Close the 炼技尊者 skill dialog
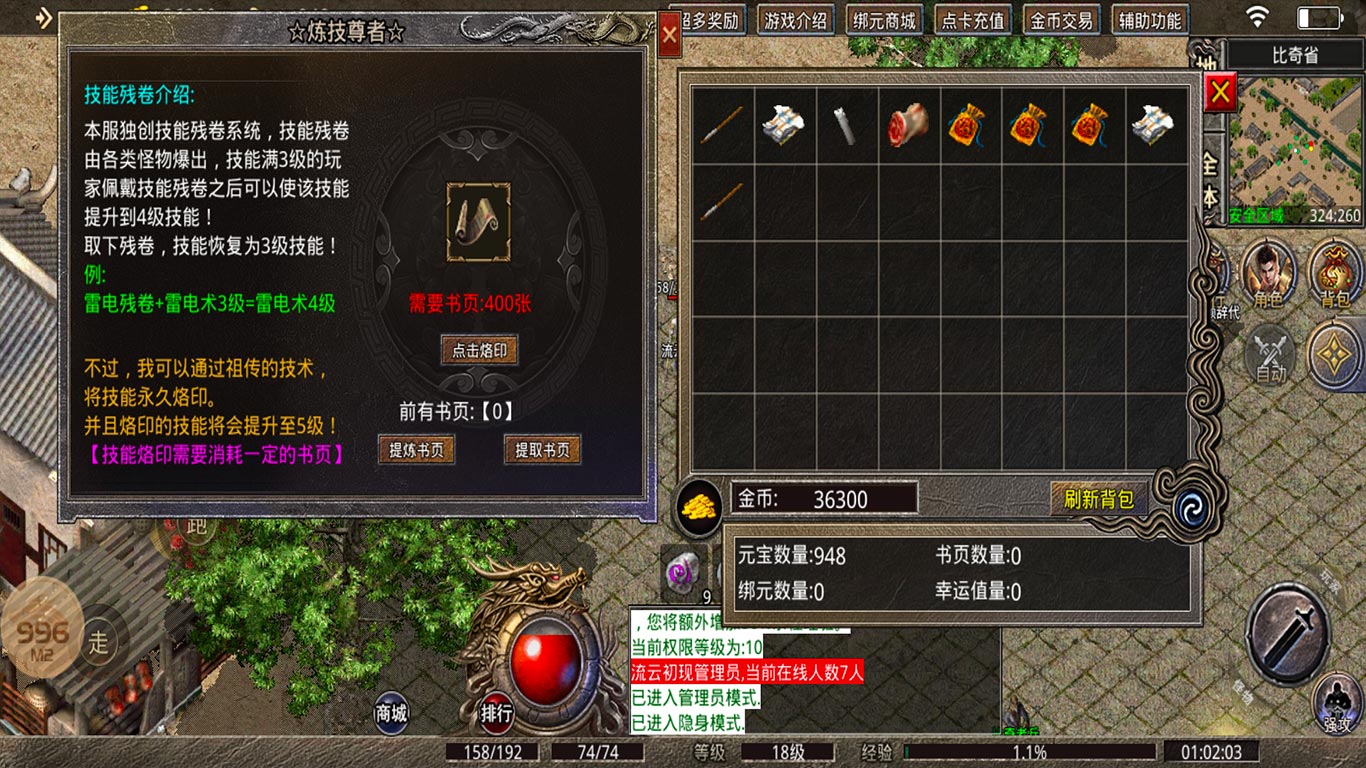Viewport: 1366px width, 768px height. (x=670, y=37)
